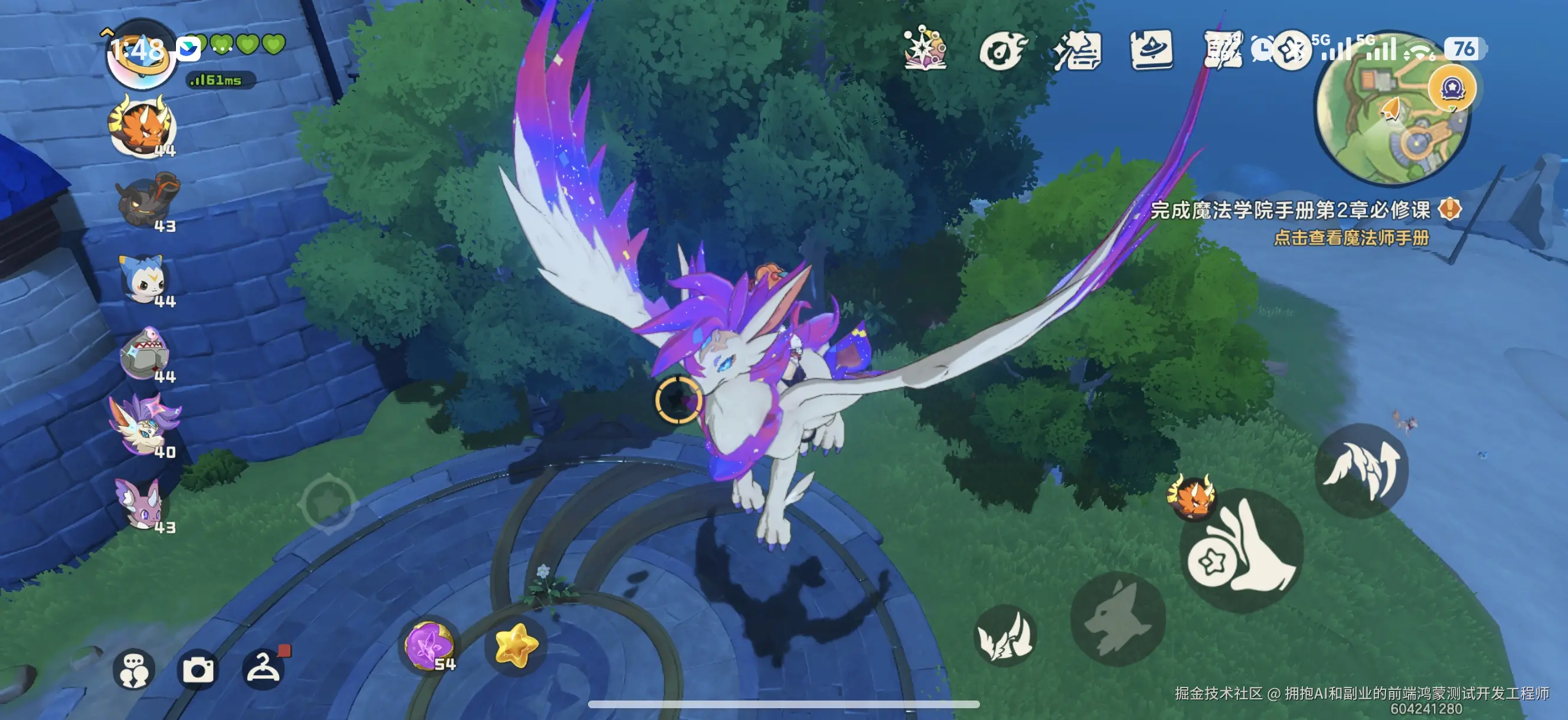The height and width of the screenshot is (720, 1568).
Task: Open the camera photo mode
Action: click(x=198, y=669)
